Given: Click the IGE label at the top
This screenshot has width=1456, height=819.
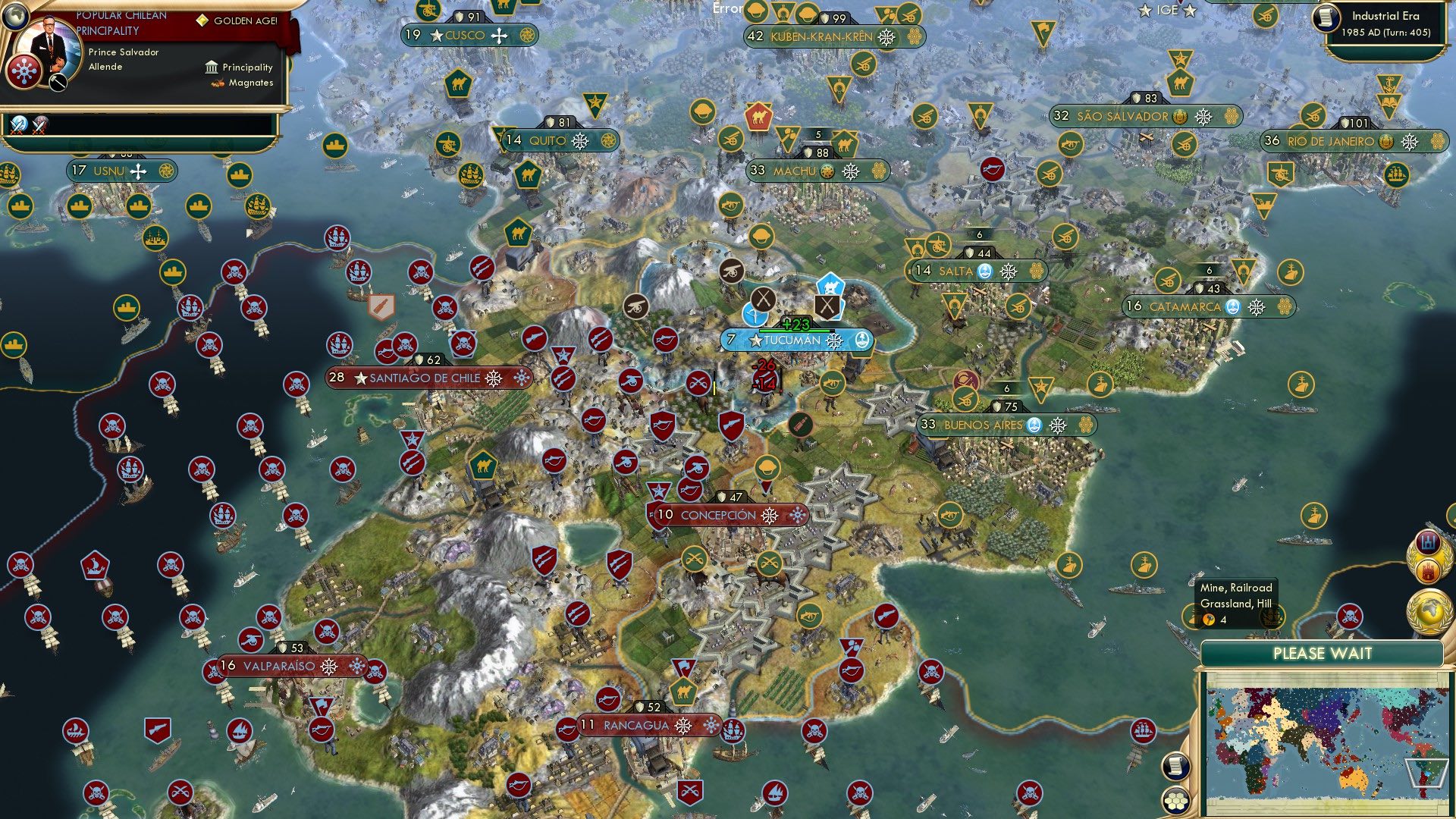Looking at the screenshot, I should point(1168,10).
